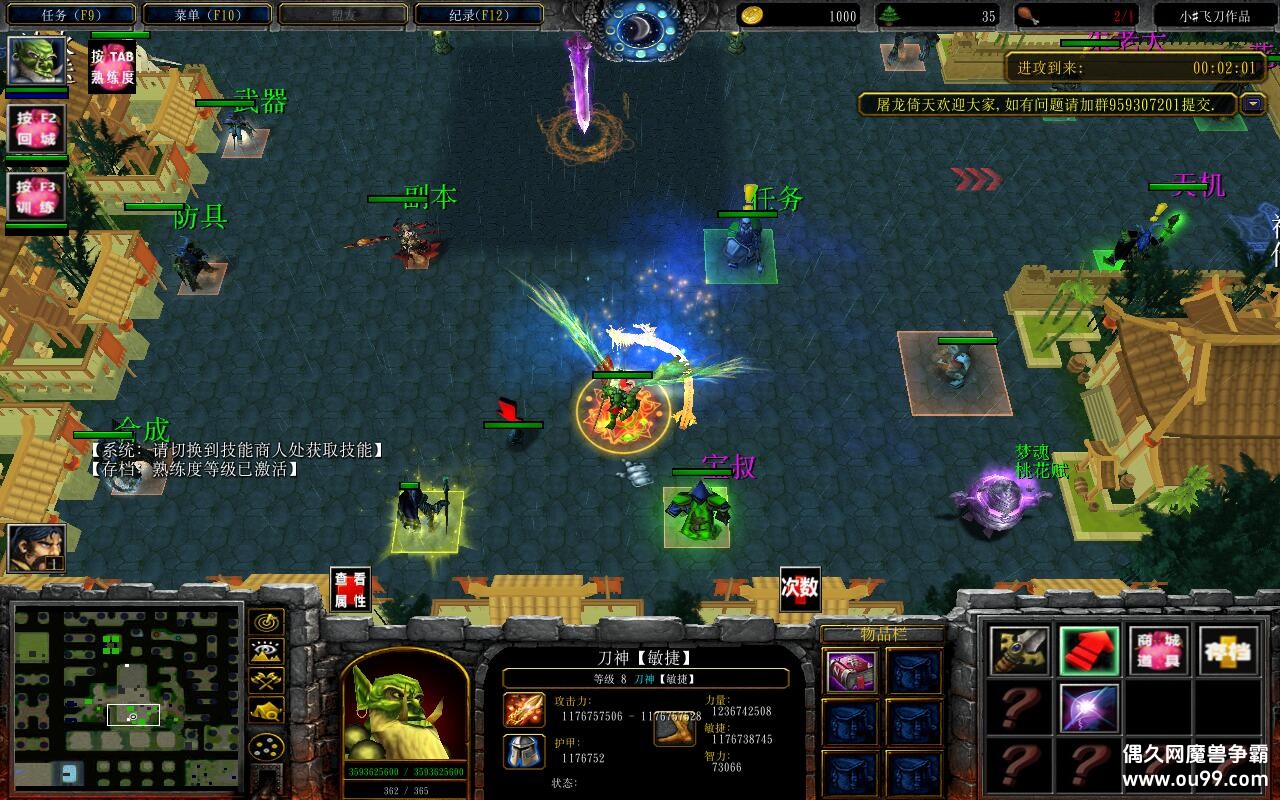Open the 纪录 F12 log panel

478,14
